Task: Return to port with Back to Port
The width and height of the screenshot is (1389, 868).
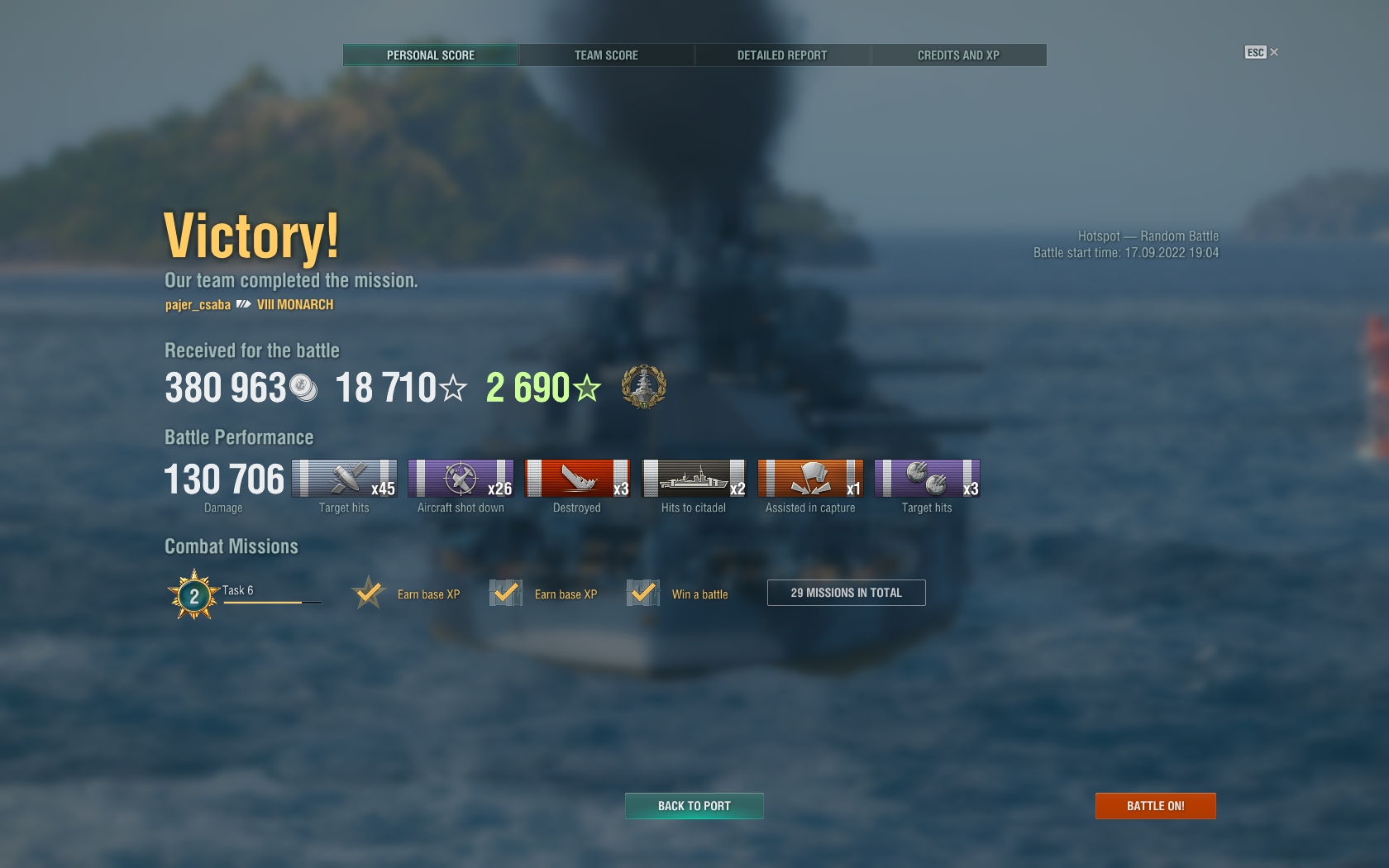Action: [694, 806]
